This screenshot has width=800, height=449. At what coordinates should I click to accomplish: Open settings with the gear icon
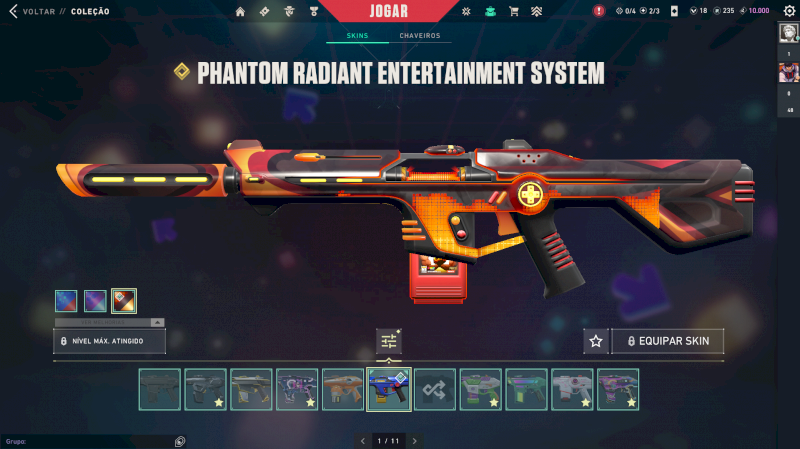point(788,11)
